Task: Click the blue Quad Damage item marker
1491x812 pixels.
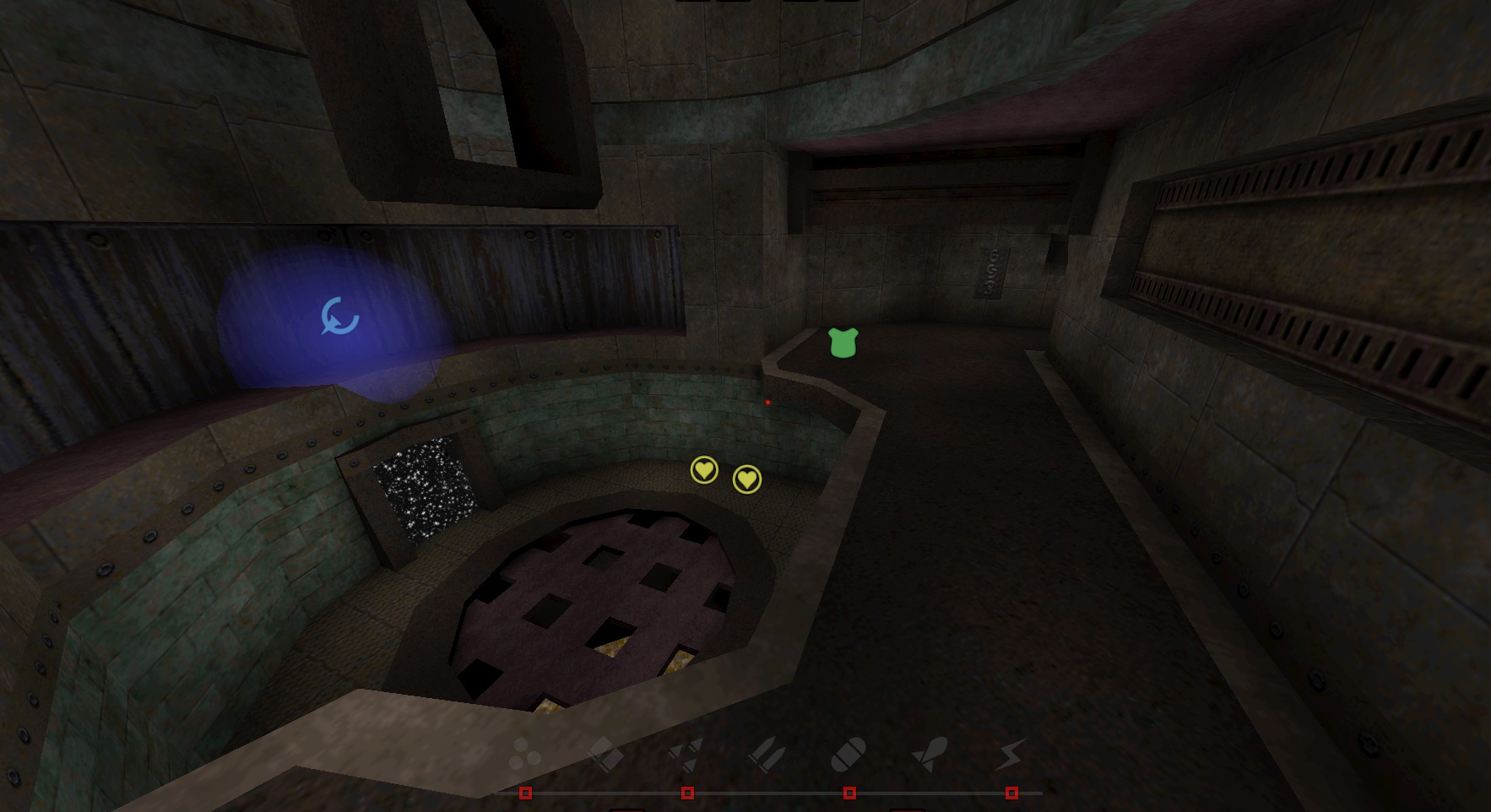Action: (x=340, y=317)
